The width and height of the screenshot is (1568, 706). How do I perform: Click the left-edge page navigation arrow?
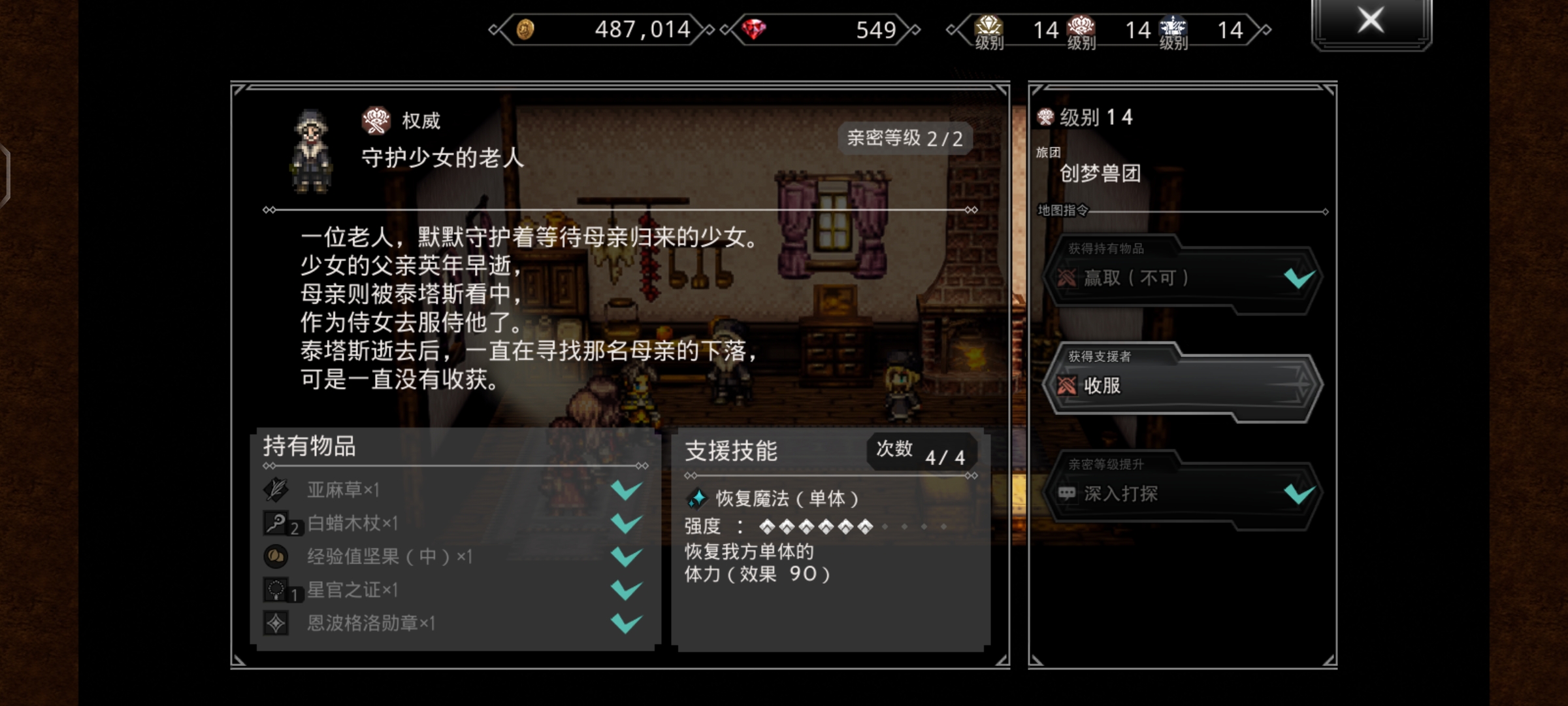point(5,176)
